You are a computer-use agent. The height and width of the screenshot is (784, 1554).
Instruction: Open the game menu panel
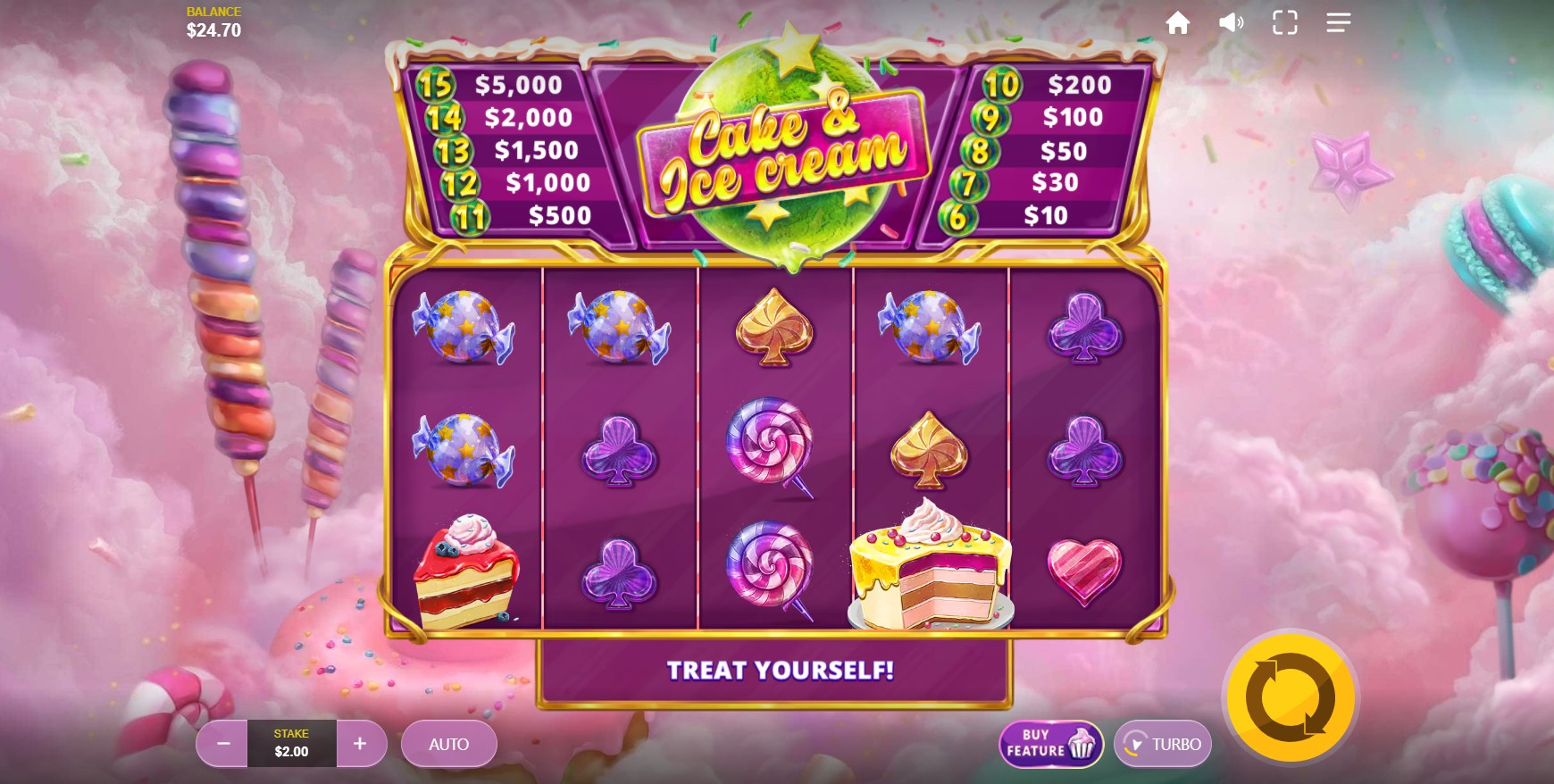1338,22
